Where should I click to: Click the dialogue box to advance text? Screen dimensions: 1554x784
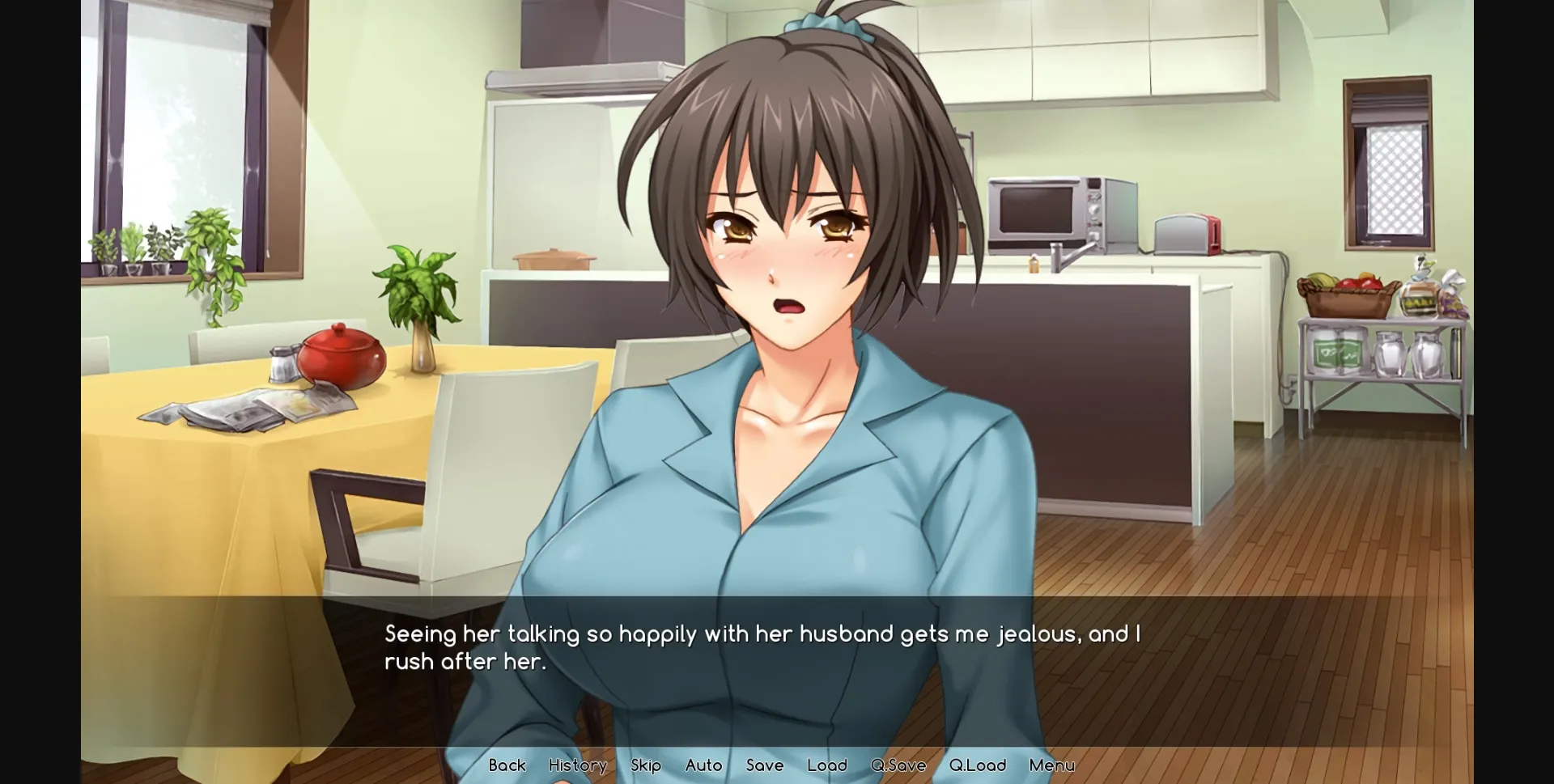[769, 647]
